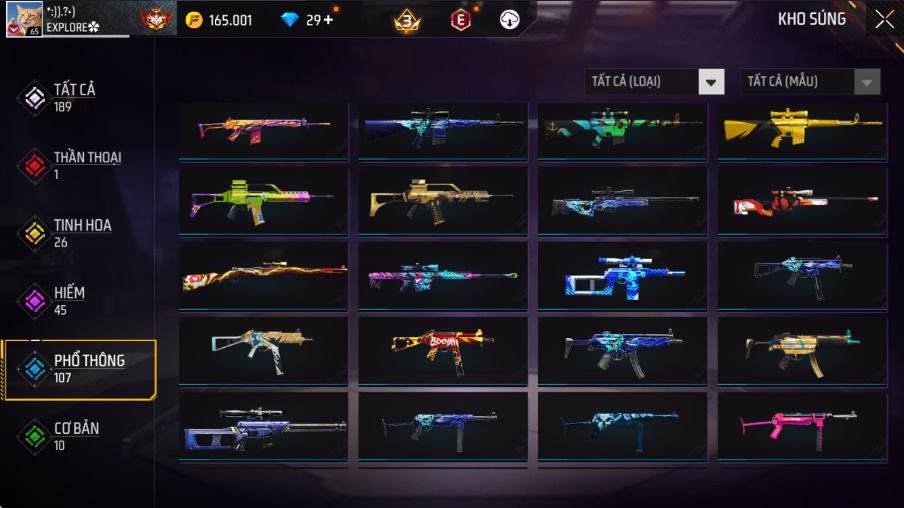Click the gold coin currency icon
Screen dimensions: 904x508
pyautogui.click(x=194, y=20)
